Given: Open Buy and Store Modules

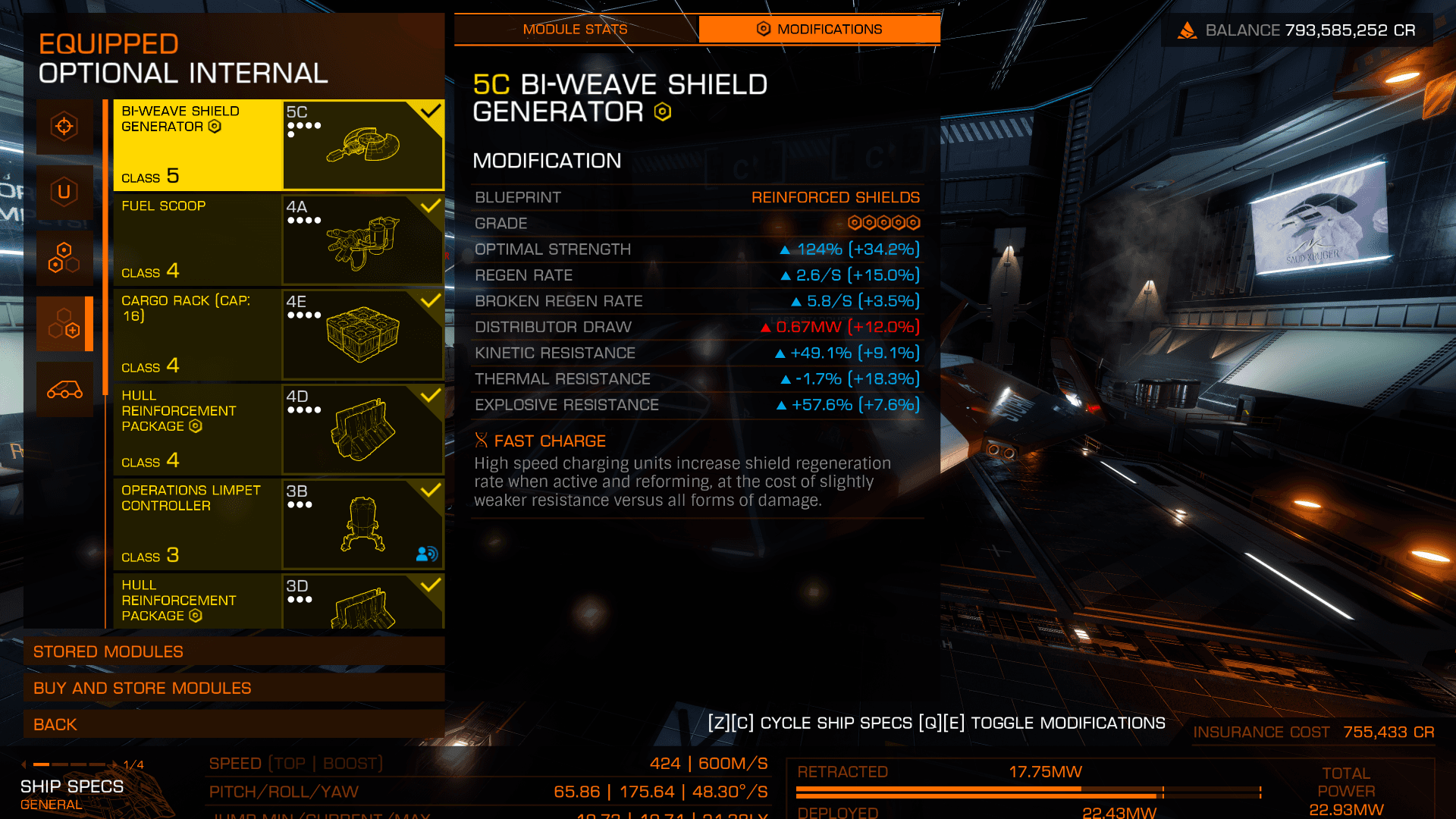Looking at the screenshot, I should 234,688.
